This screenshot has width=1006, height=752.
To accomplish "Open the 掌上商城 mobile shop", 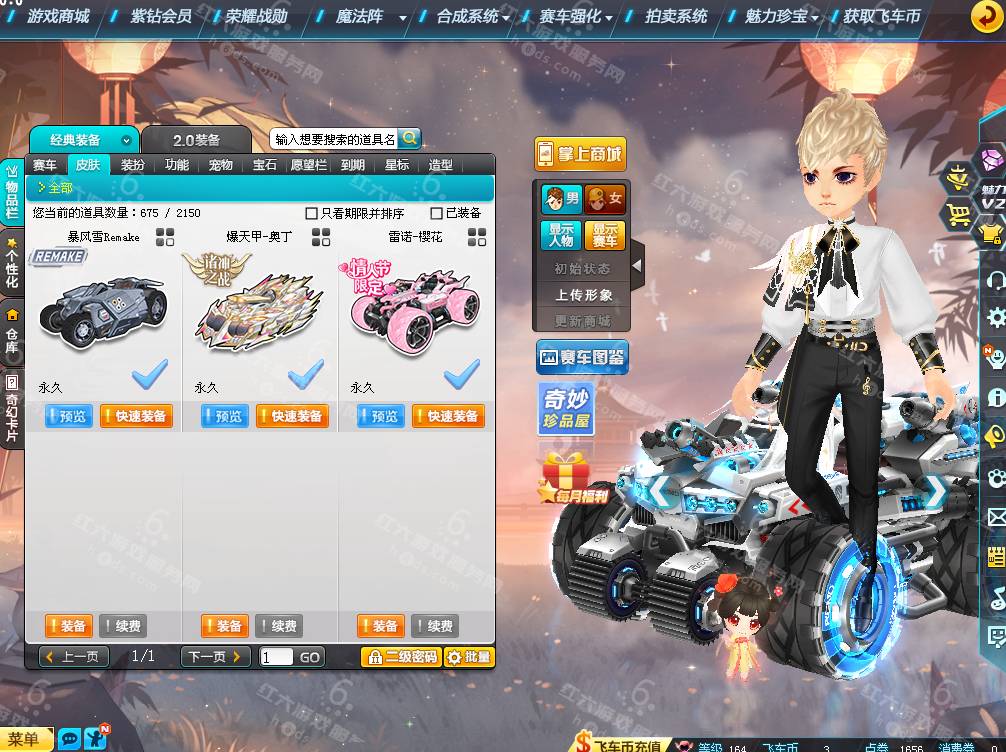I will [x=580, y=154].
